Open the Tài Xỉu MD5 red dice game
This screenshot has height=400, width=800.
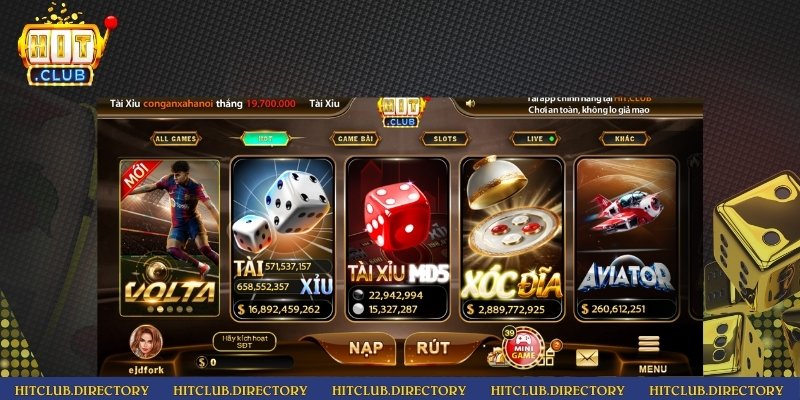point(397,237)
